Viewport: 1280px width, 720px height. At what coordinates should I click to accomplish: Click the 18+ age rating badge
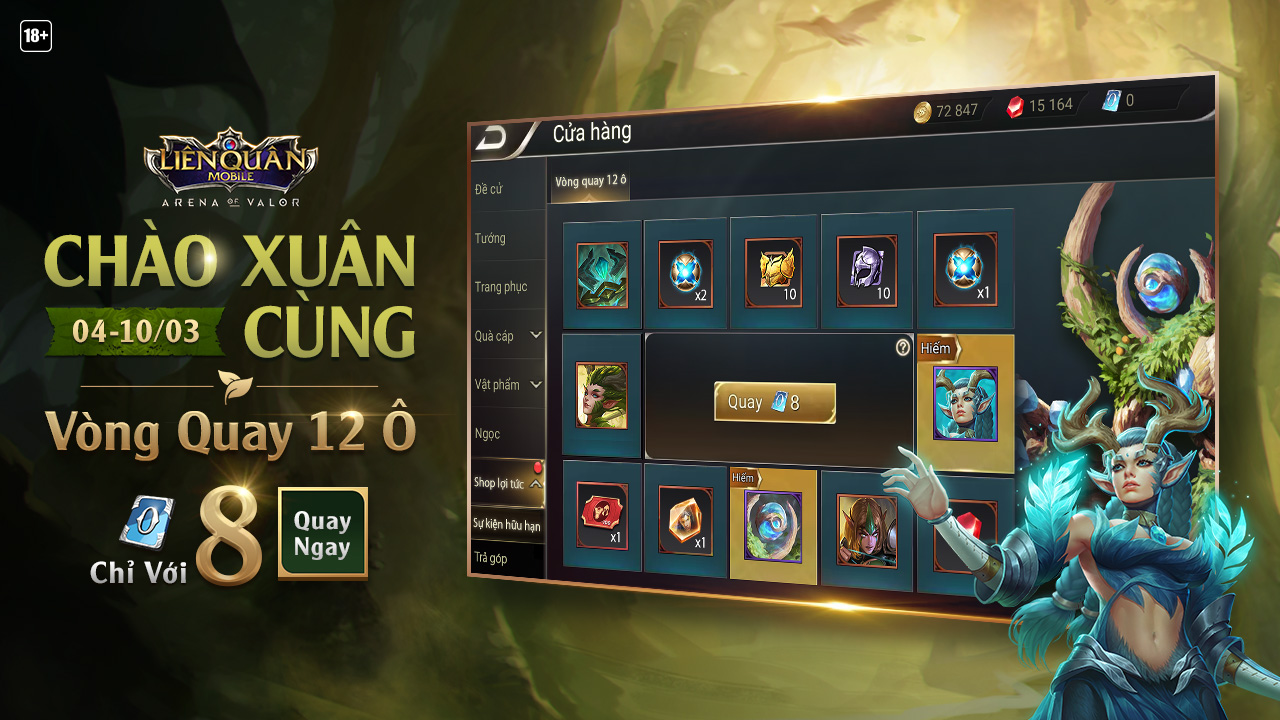[37, 37]
